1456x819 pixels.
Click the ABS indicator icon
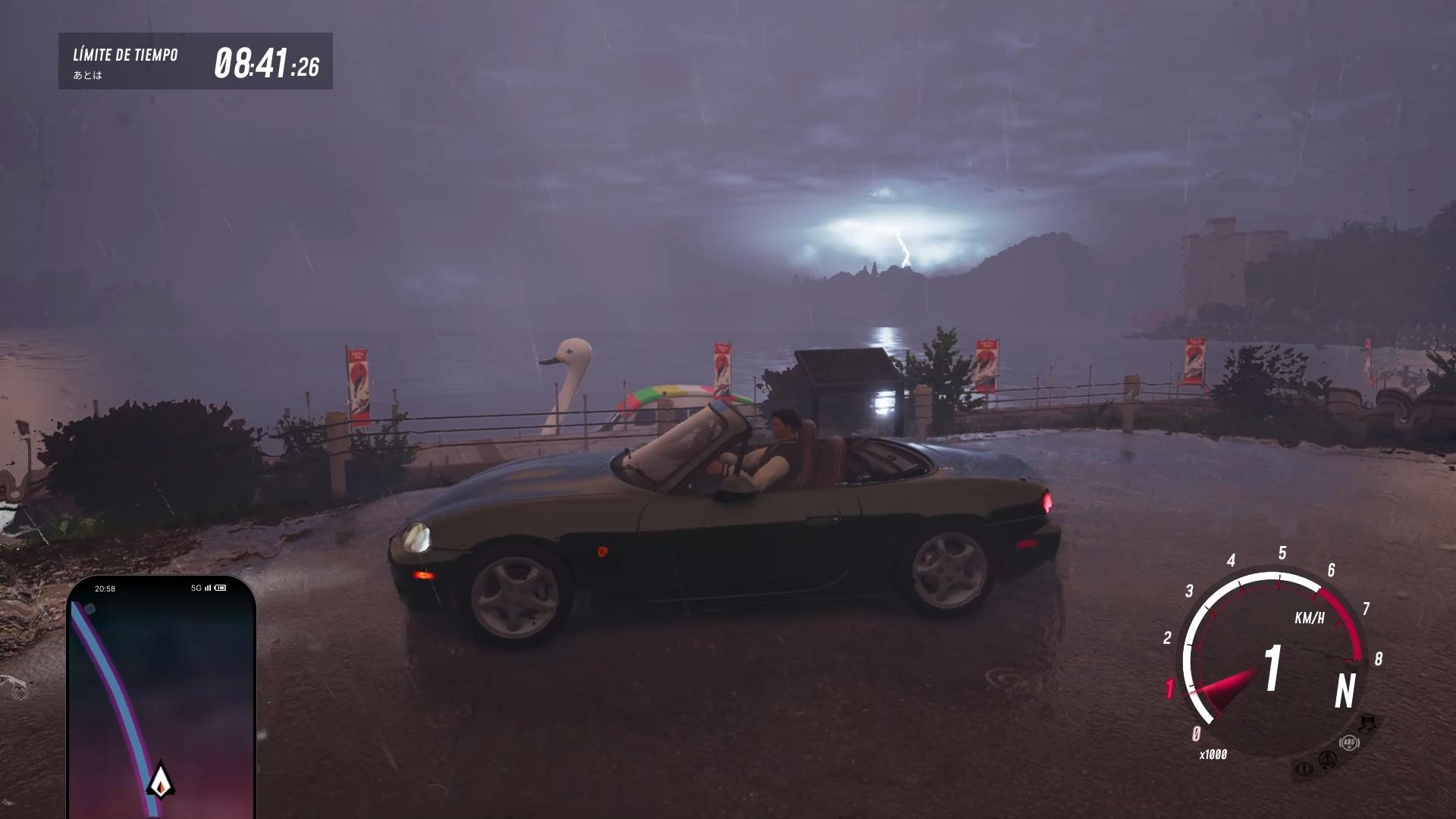coord(1349,742)
